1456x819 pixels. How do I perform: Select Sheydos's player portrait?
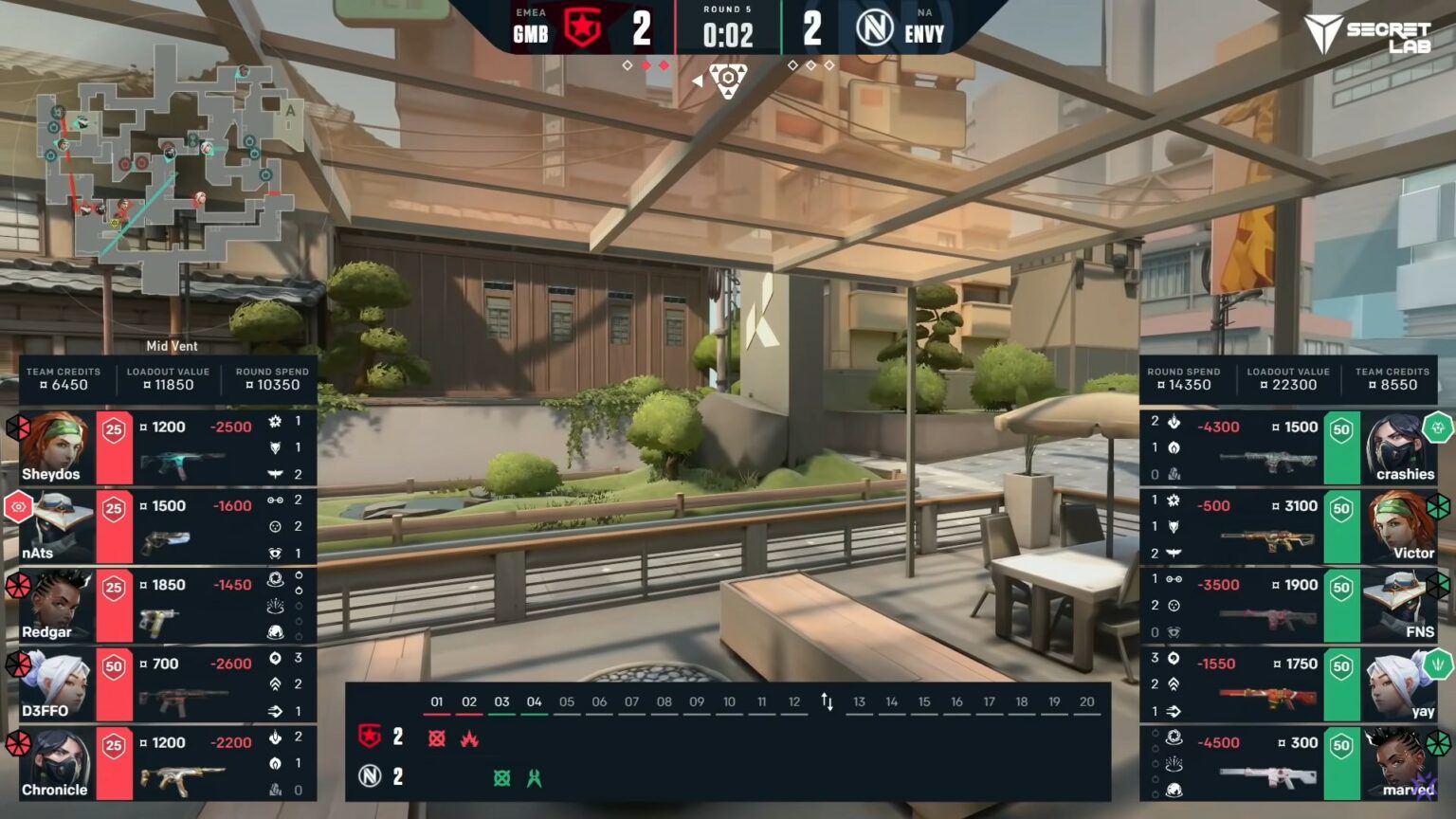(55, 446)
